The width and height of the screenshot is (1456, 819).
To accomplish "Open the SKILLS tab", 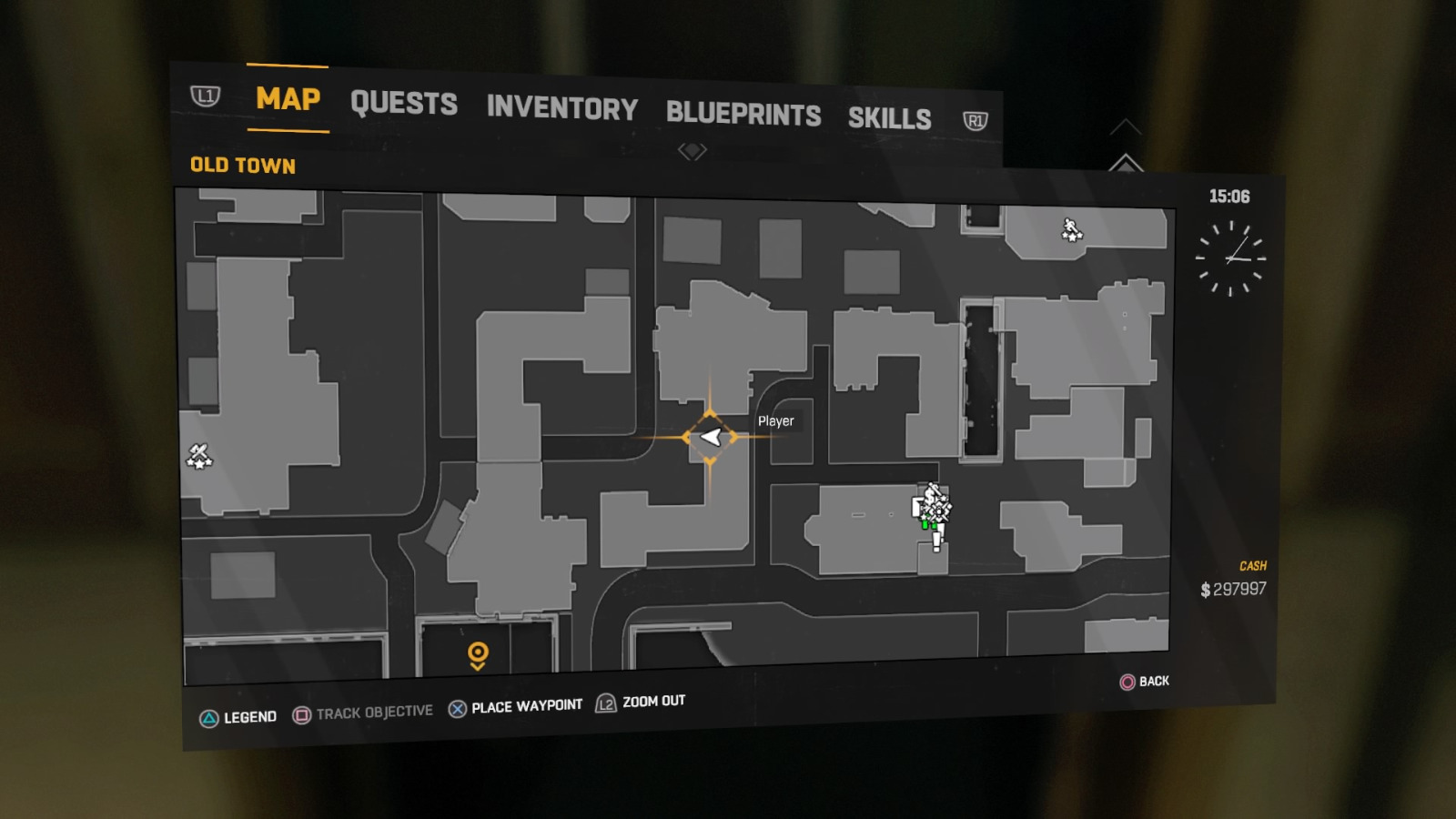I will [x=889, y=119].
